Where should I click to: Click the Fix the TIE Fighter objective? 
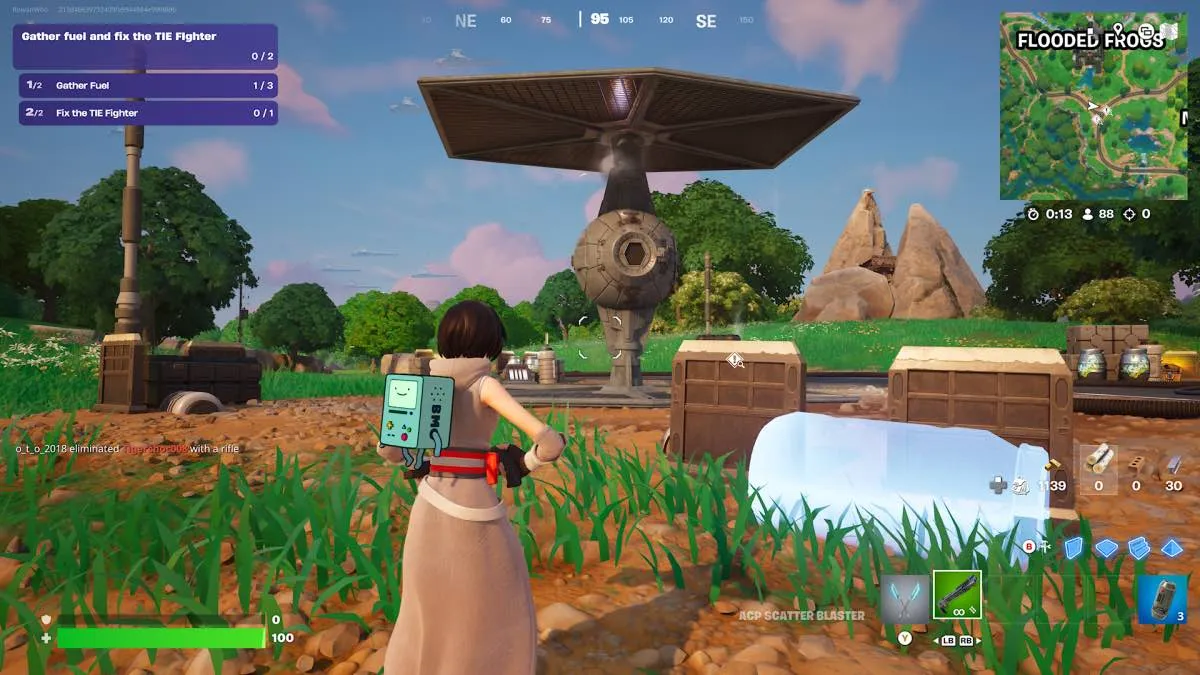coord(148,113)
